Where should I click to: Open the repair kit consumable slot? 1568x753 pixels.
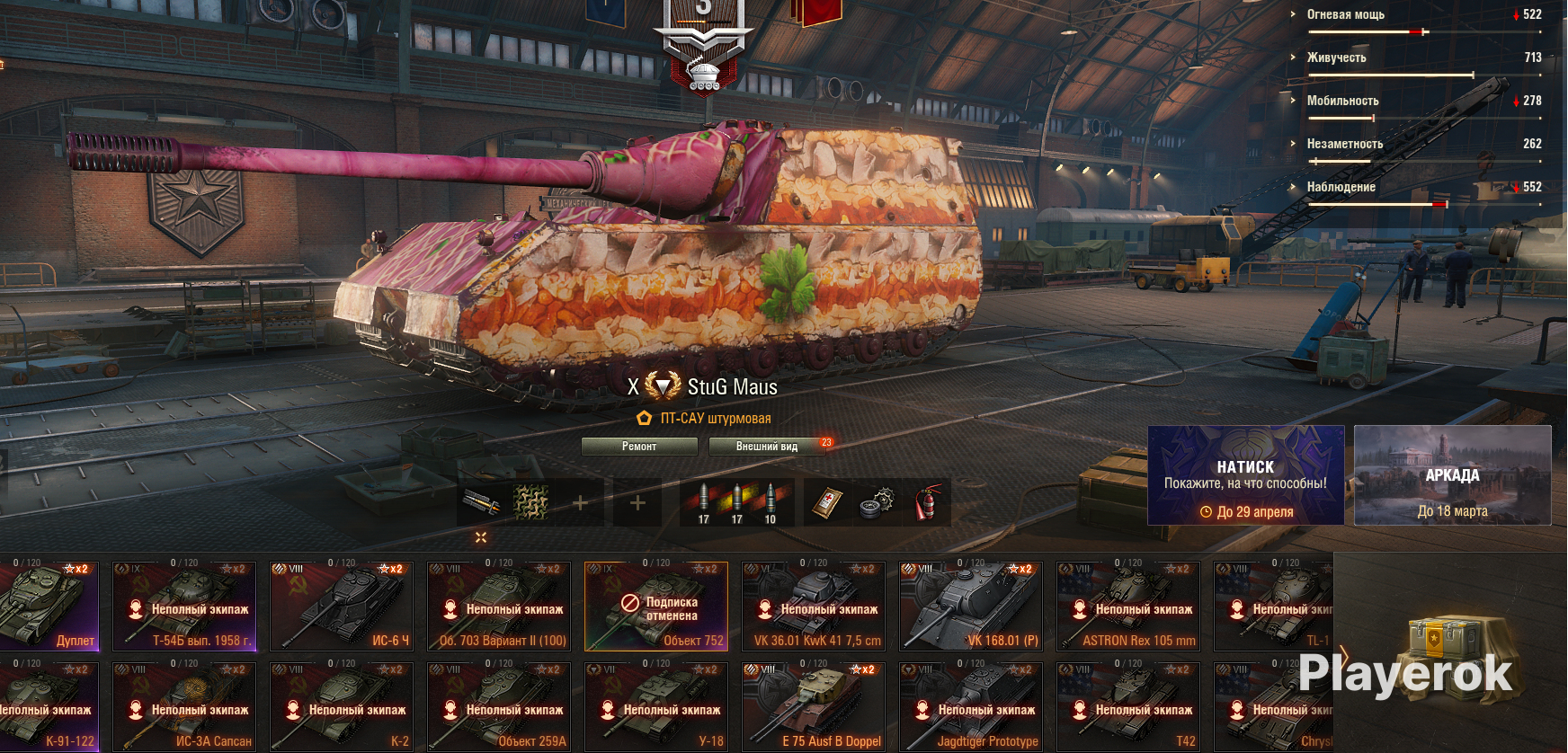coord(877,502)
